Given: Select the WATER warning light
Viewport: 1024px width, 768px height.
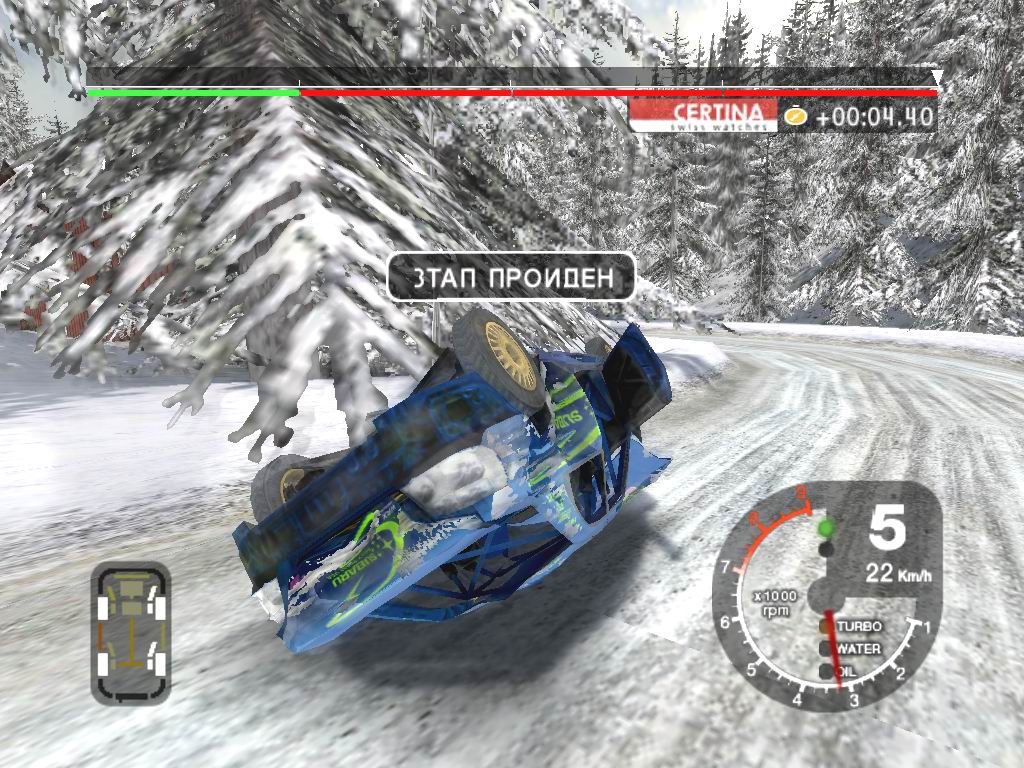Looking at the screenshot, I should [826, 648].
